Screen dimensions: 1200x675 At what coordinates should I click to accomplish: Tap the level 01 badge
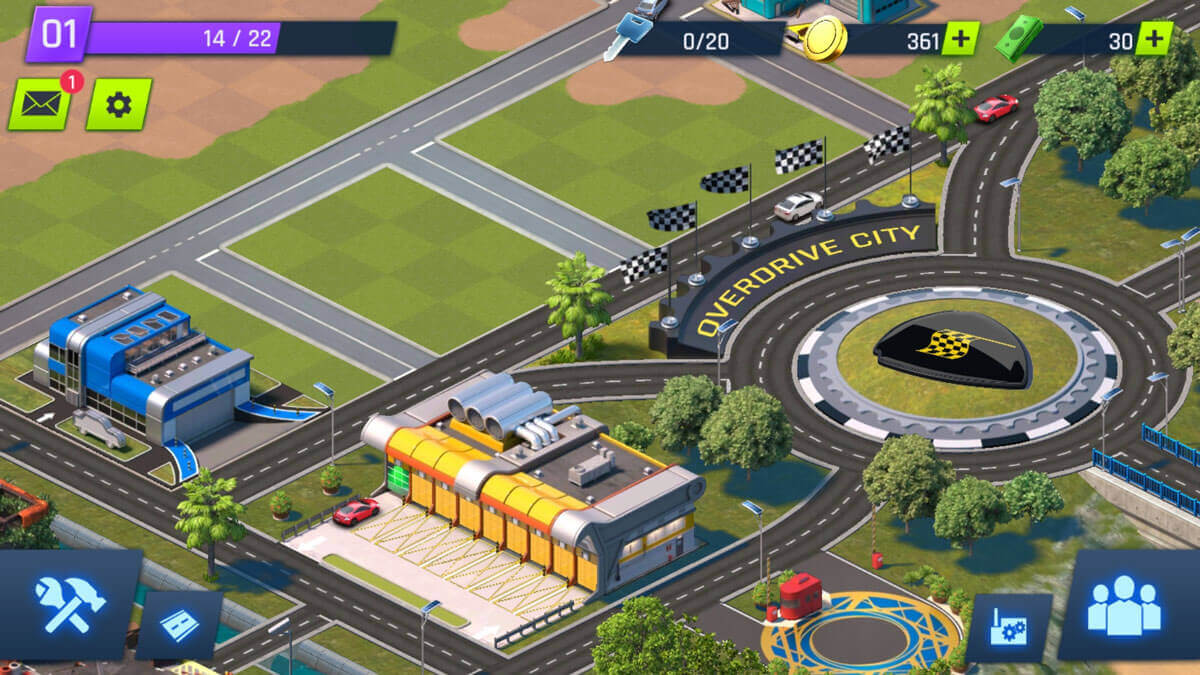point(59,34)
